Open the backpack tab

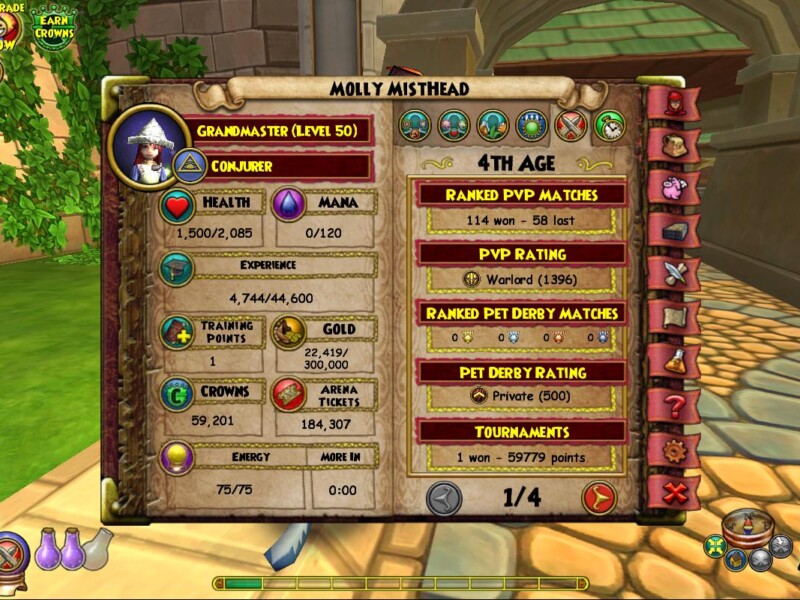[672, 145]
